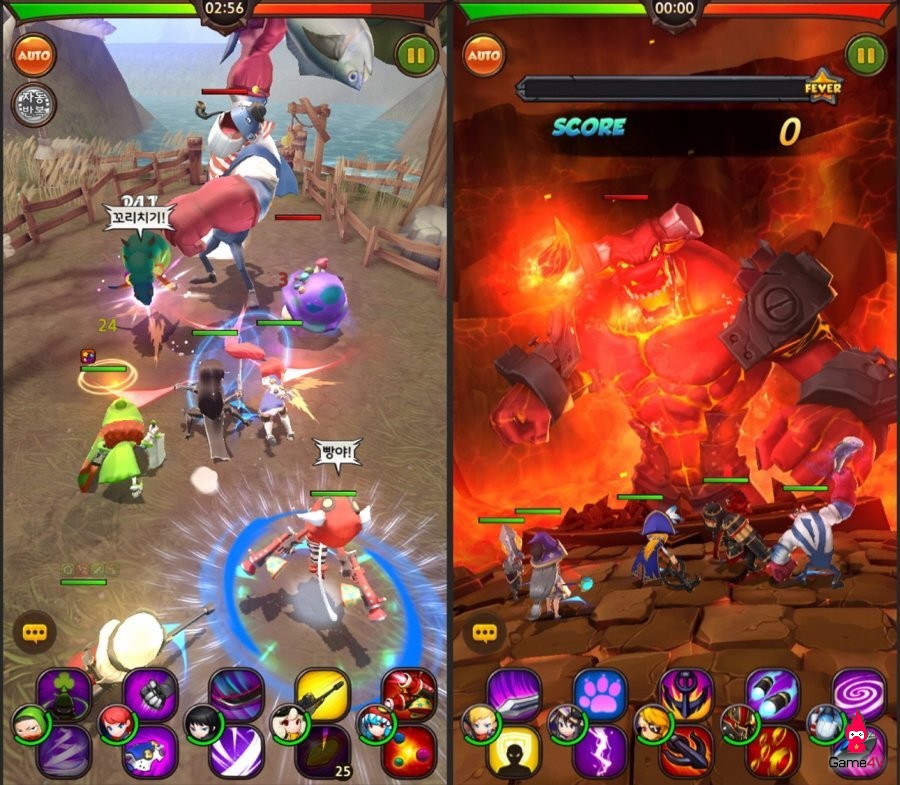This screenshot has width=900, height=785.
Task: Select the eyepatch blond hero portrait
Action: tap(651, 722)
